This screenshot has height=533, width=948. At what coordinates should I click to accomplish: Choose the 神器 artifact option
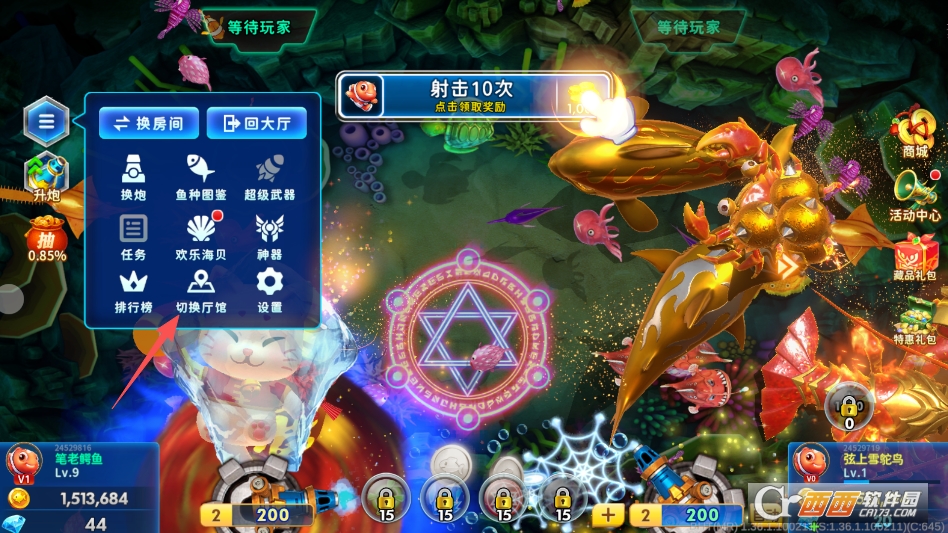(x=270, y=236)
